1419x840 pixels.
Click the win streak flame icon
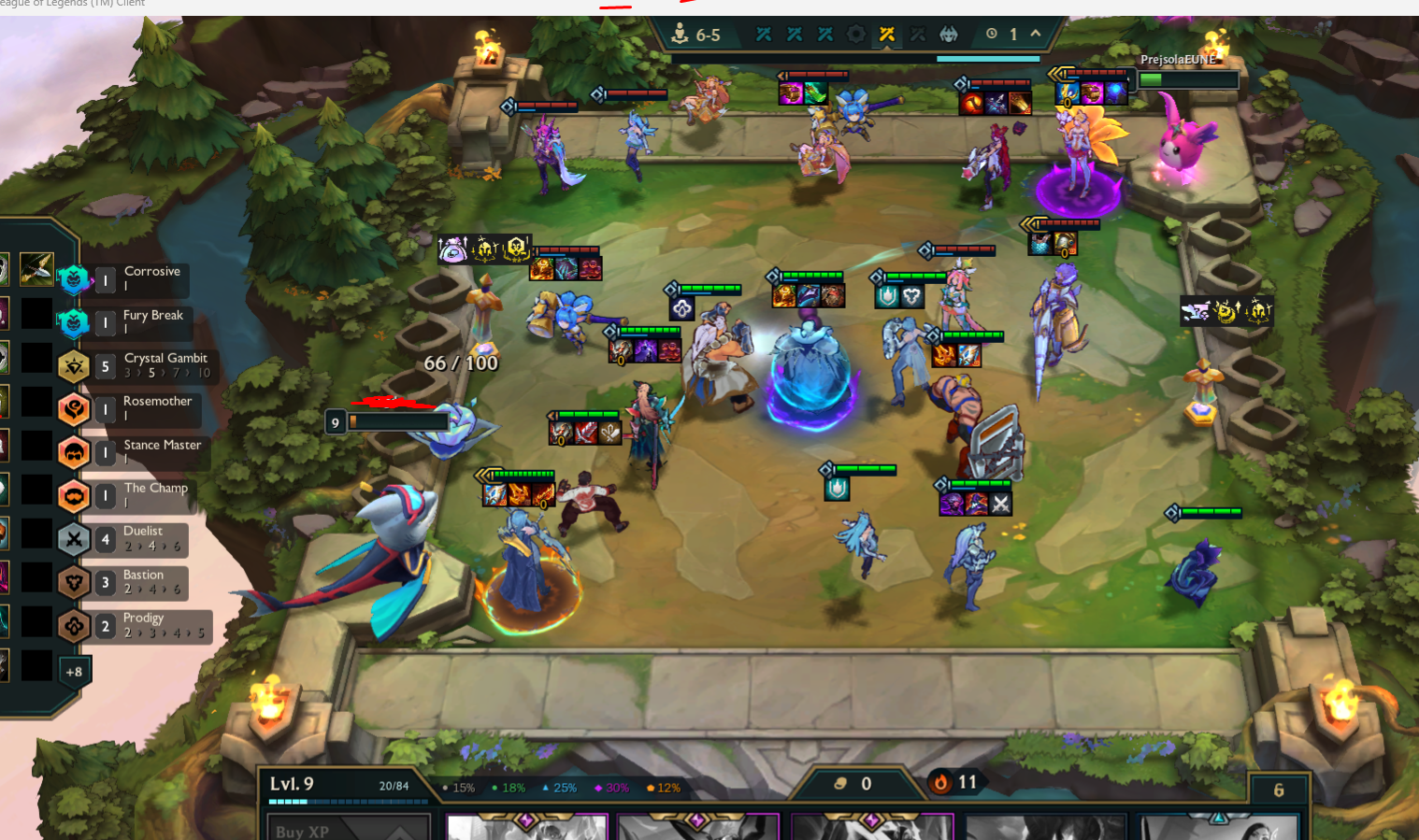point(941,783)
